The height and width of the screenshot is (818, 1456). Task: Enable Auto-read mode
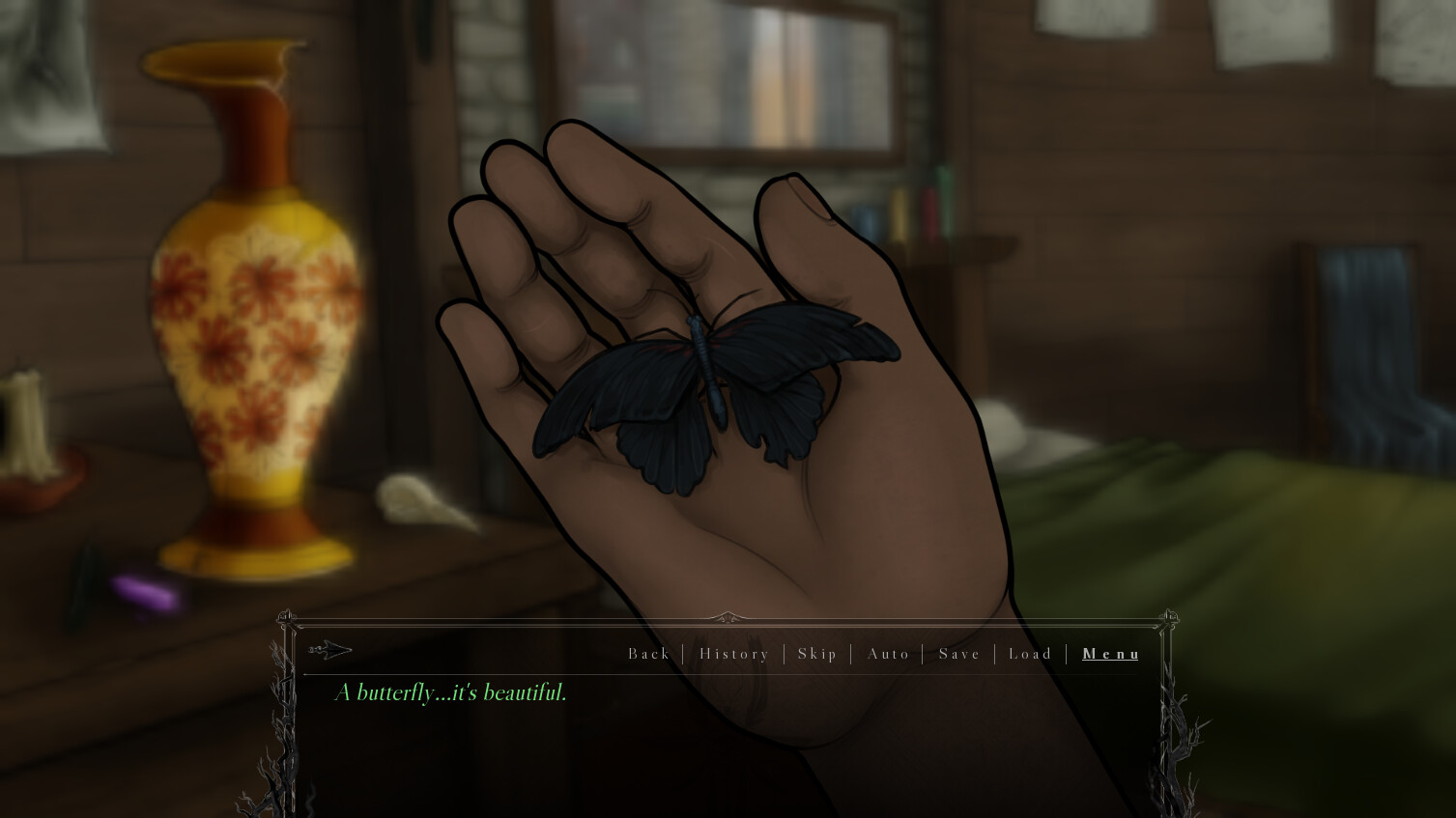click(x=887, y=654)
